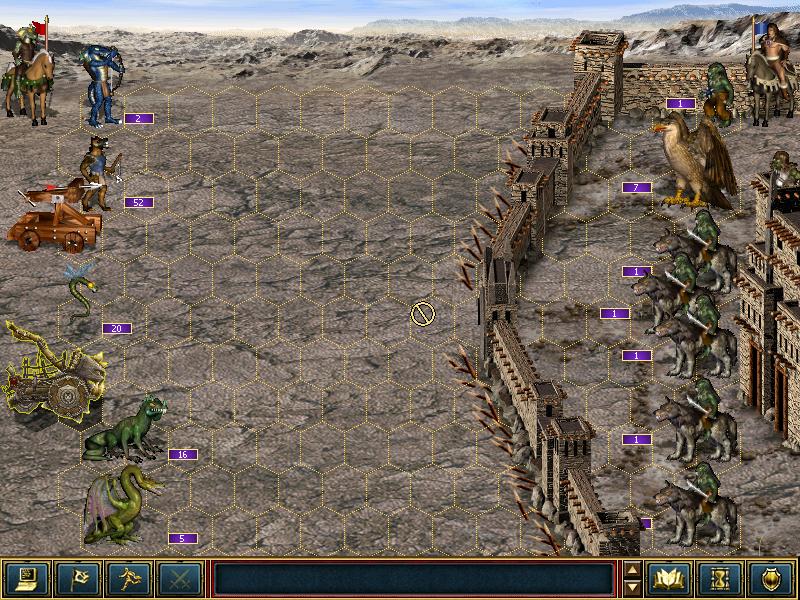Image resolution: width=800 pixels, height=600 pixels.
Task: Open the spellbook to cast a spell
Action: (670, 578)
